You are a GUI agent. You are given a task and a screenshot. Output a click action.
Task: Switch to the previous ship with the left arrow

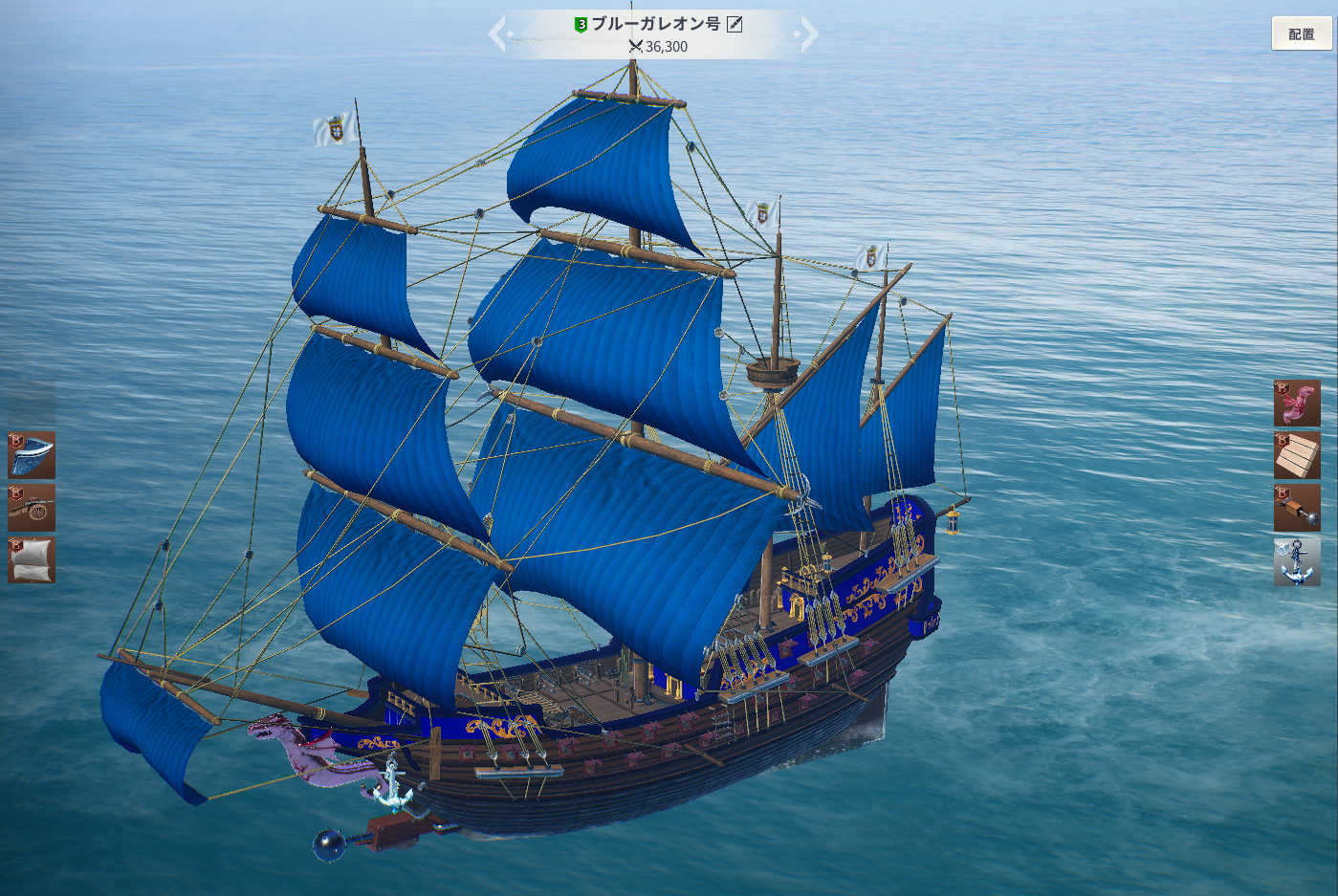click(x=497, y=34)
